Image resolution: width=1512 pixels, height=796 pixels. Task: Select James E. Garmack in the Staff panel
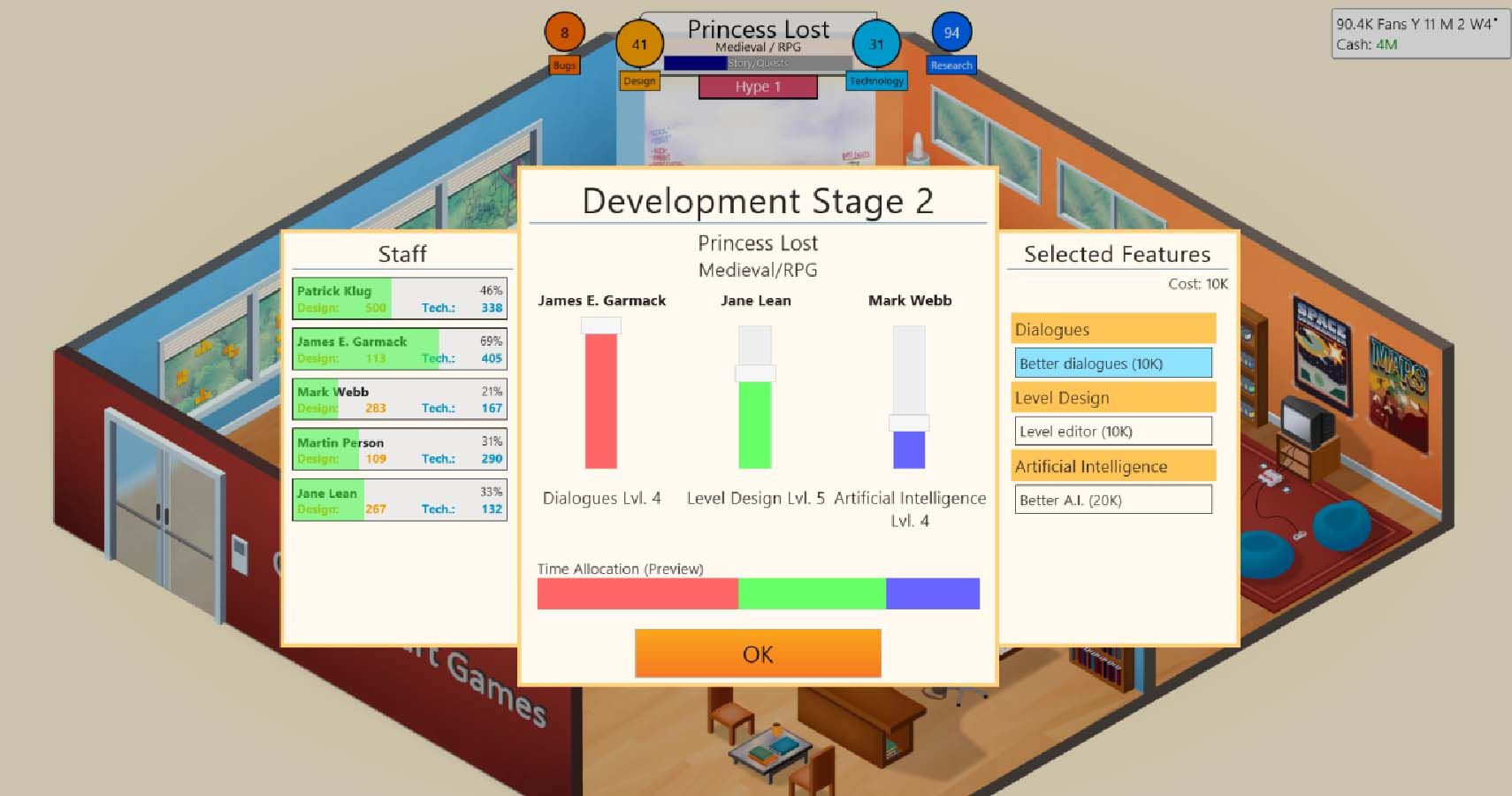[x=399, y=348]
